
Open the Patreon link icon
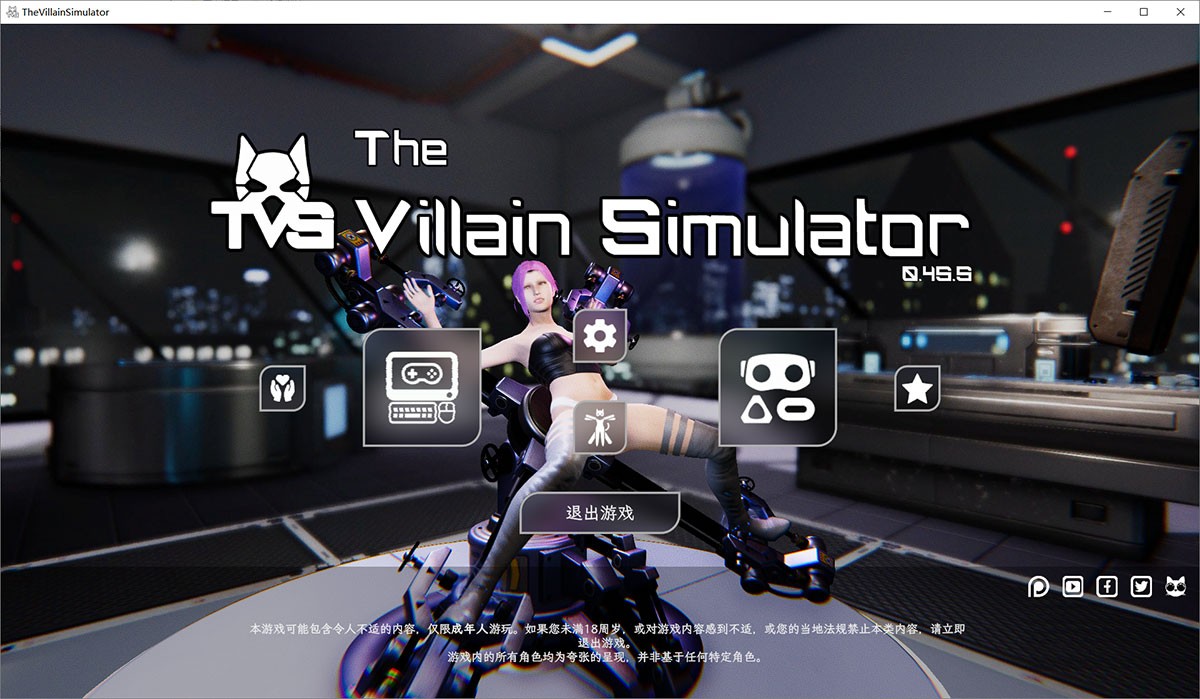1039,587
